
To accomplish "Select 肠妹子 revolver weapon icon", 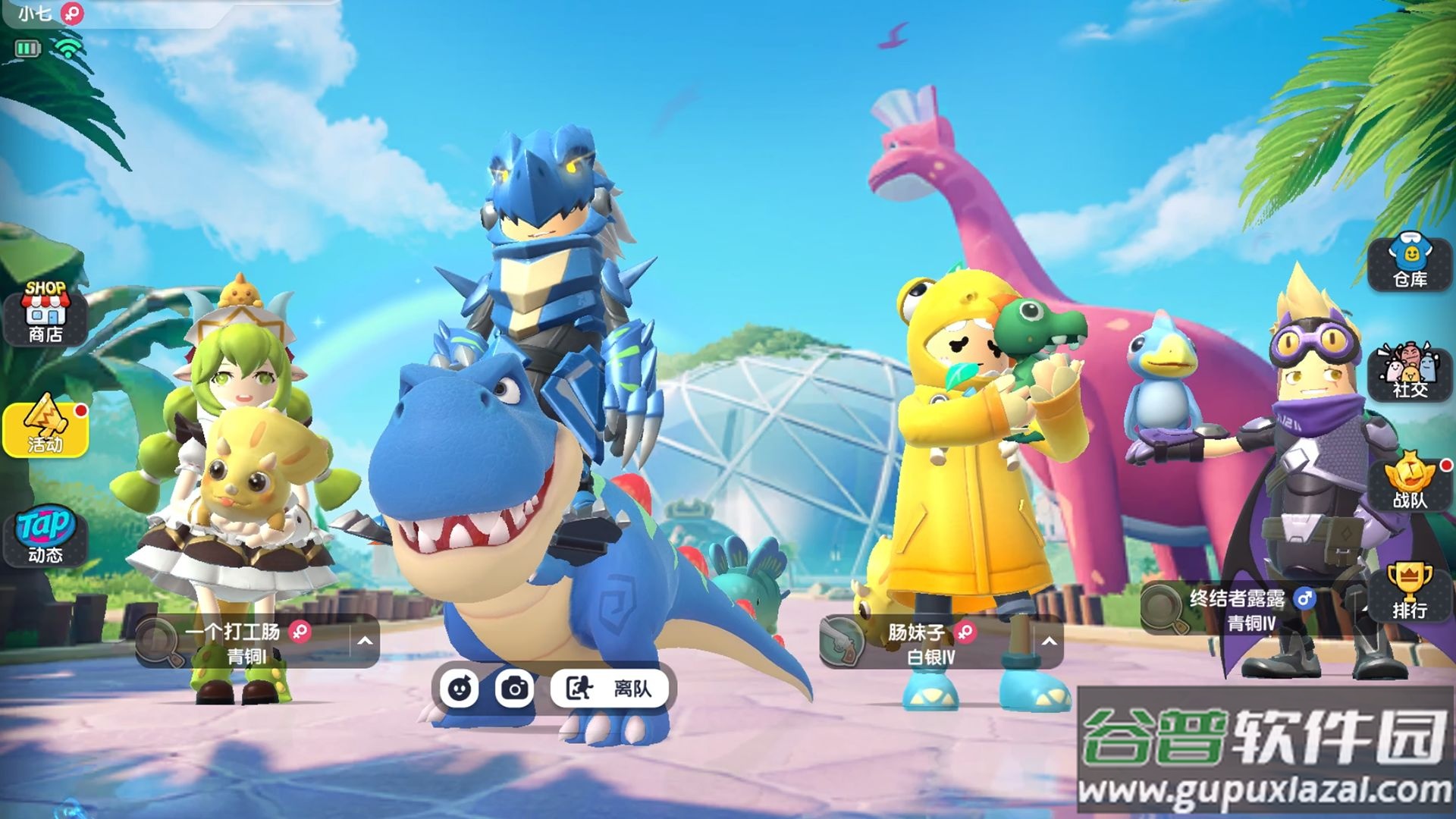I will tap(843, 642).
